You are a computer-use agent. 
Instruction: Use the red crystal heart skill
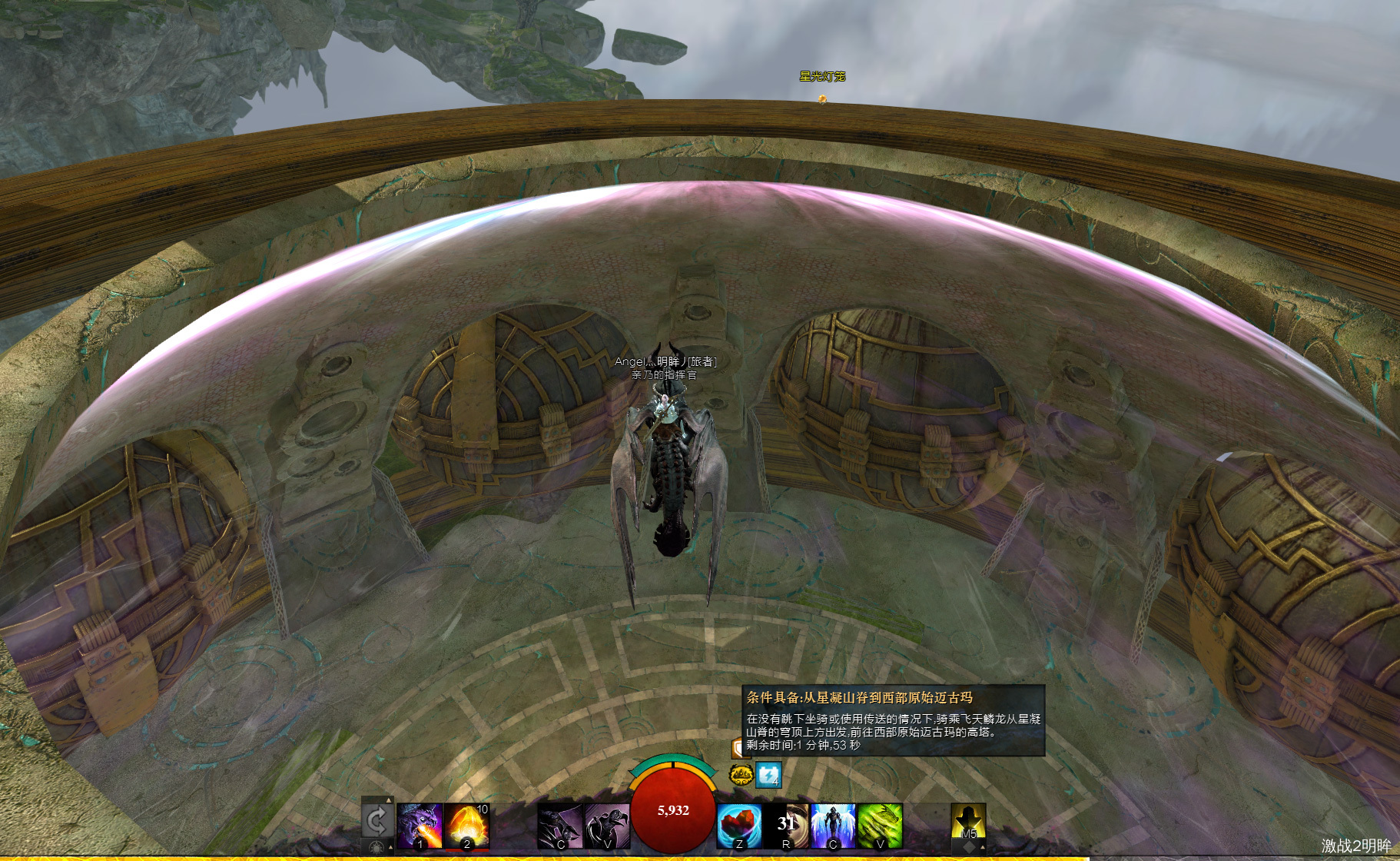click(739, 826)
